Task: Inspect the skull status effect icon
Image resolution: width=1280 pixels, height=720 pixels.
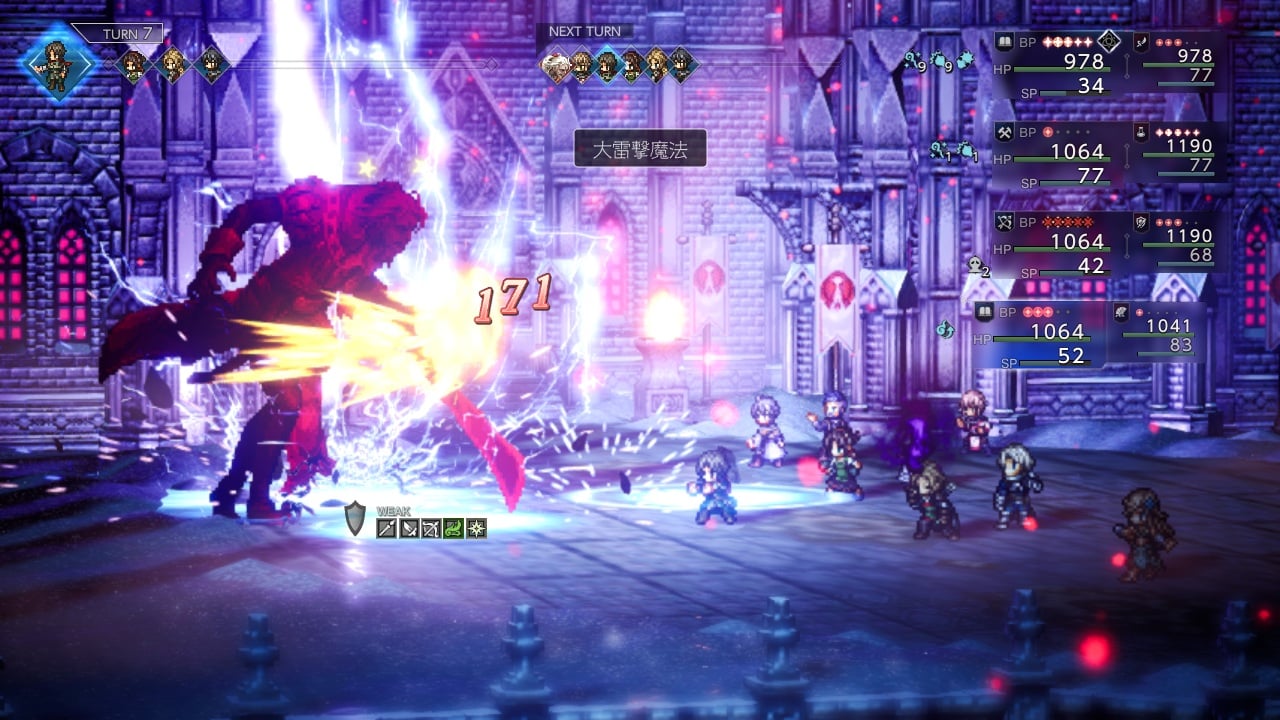Action: (976, 266)
